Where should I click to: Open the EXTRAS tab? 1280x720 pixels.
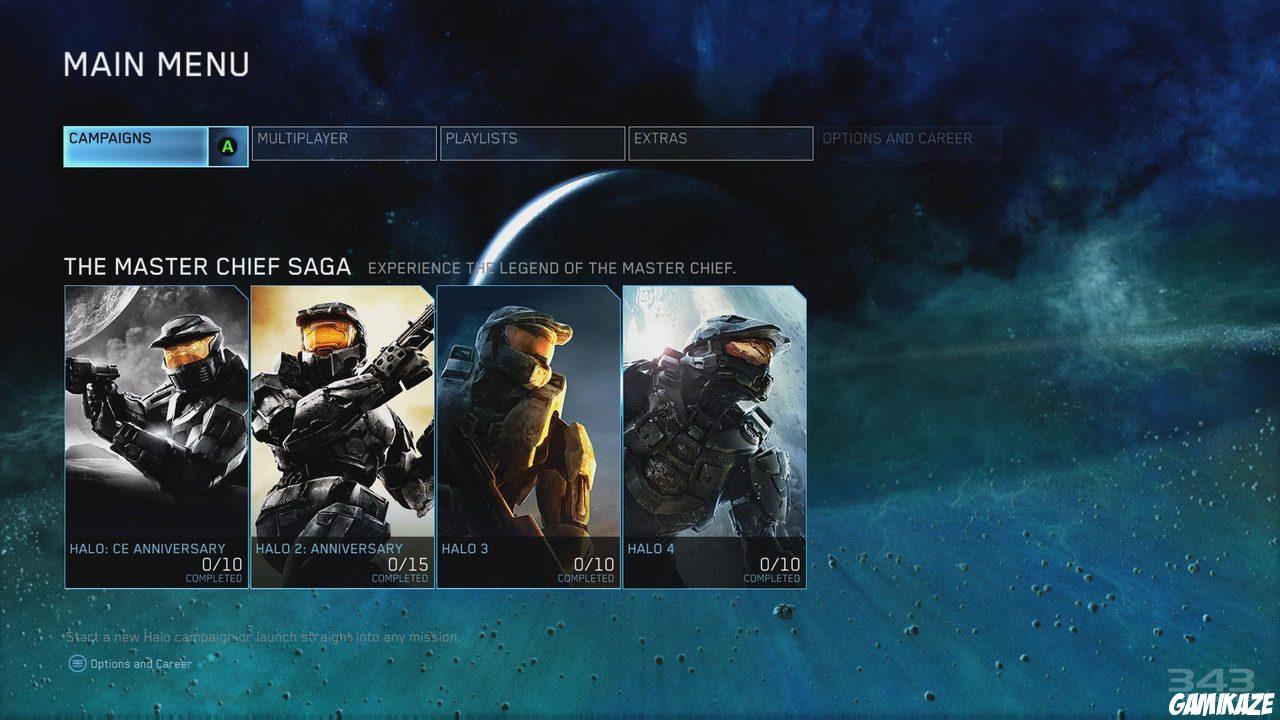(720, 140)
